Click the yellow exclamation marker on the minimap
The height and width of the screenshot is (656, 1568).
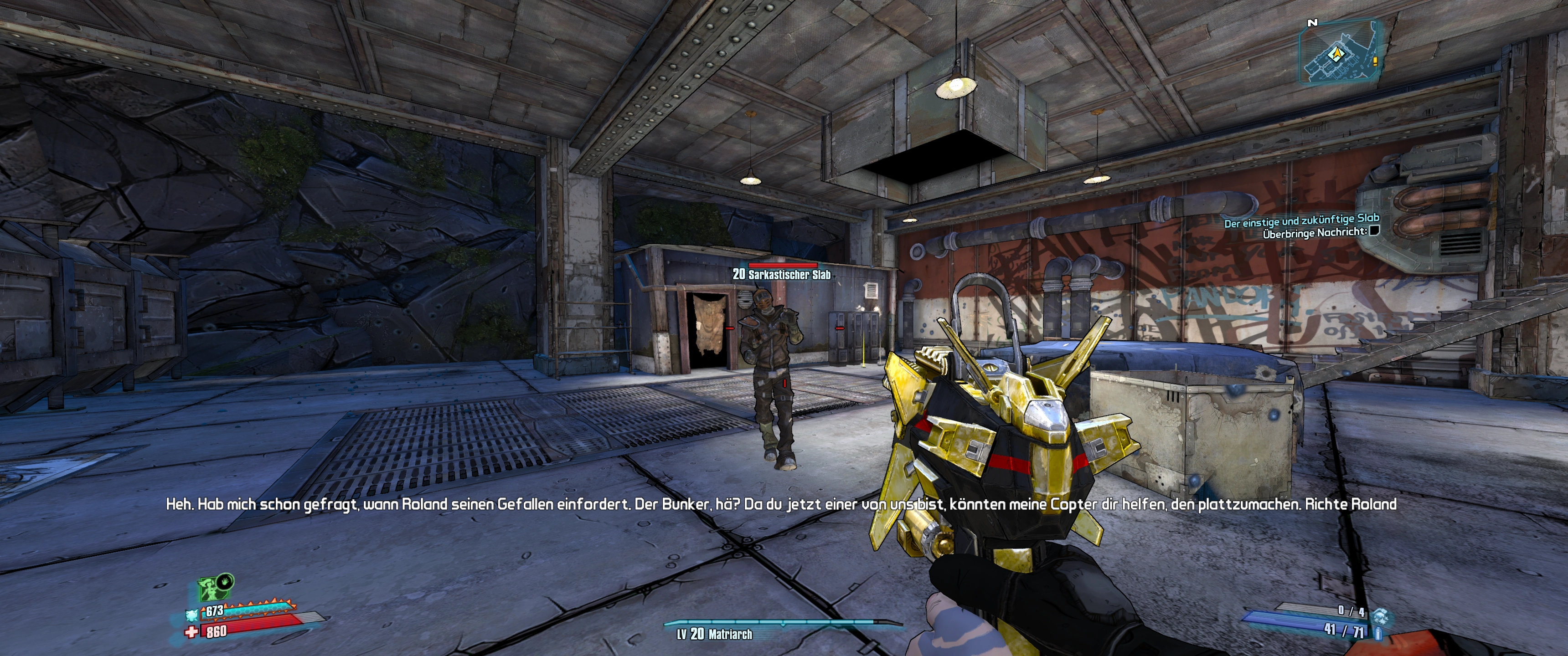coord(1374,61)
